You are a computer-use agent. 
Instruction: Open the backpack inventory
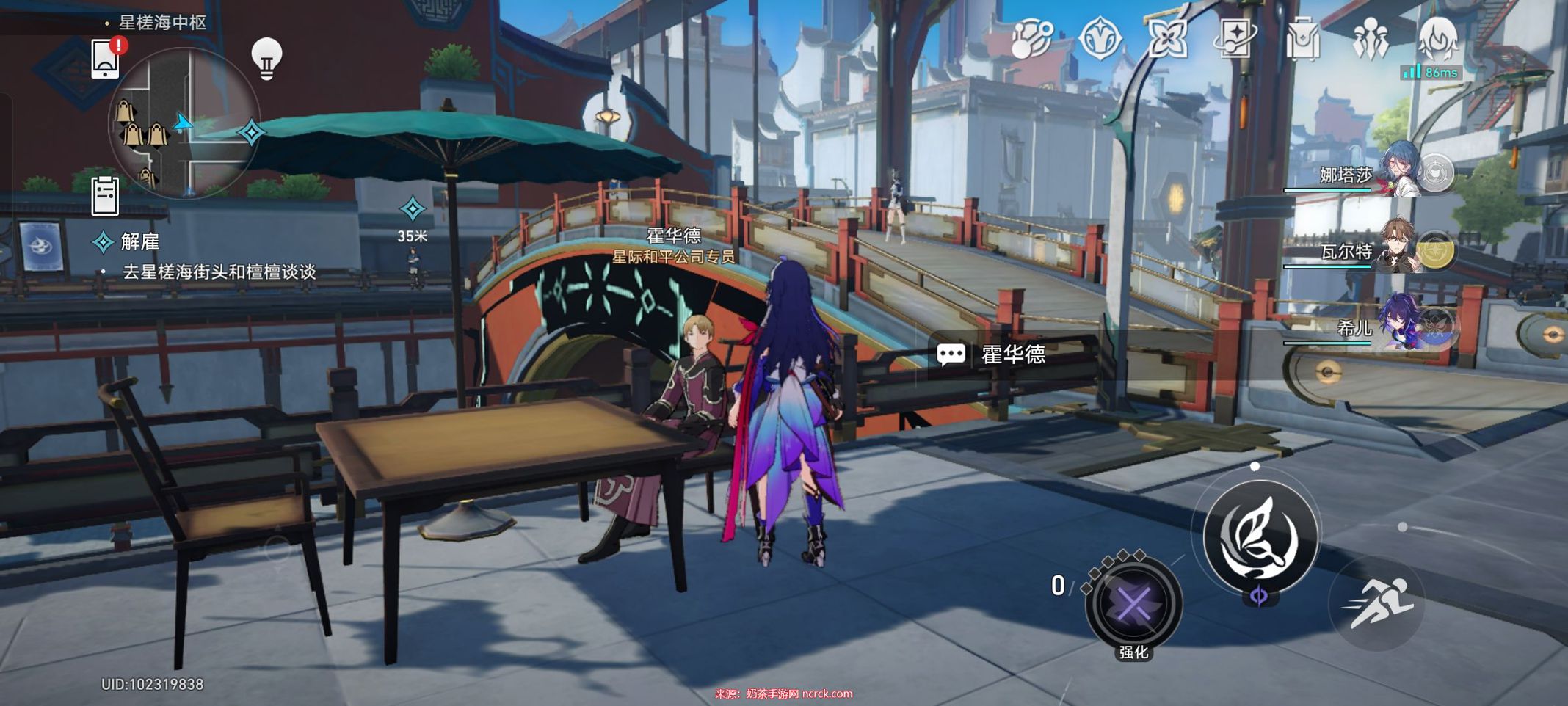pos(1303,38)
